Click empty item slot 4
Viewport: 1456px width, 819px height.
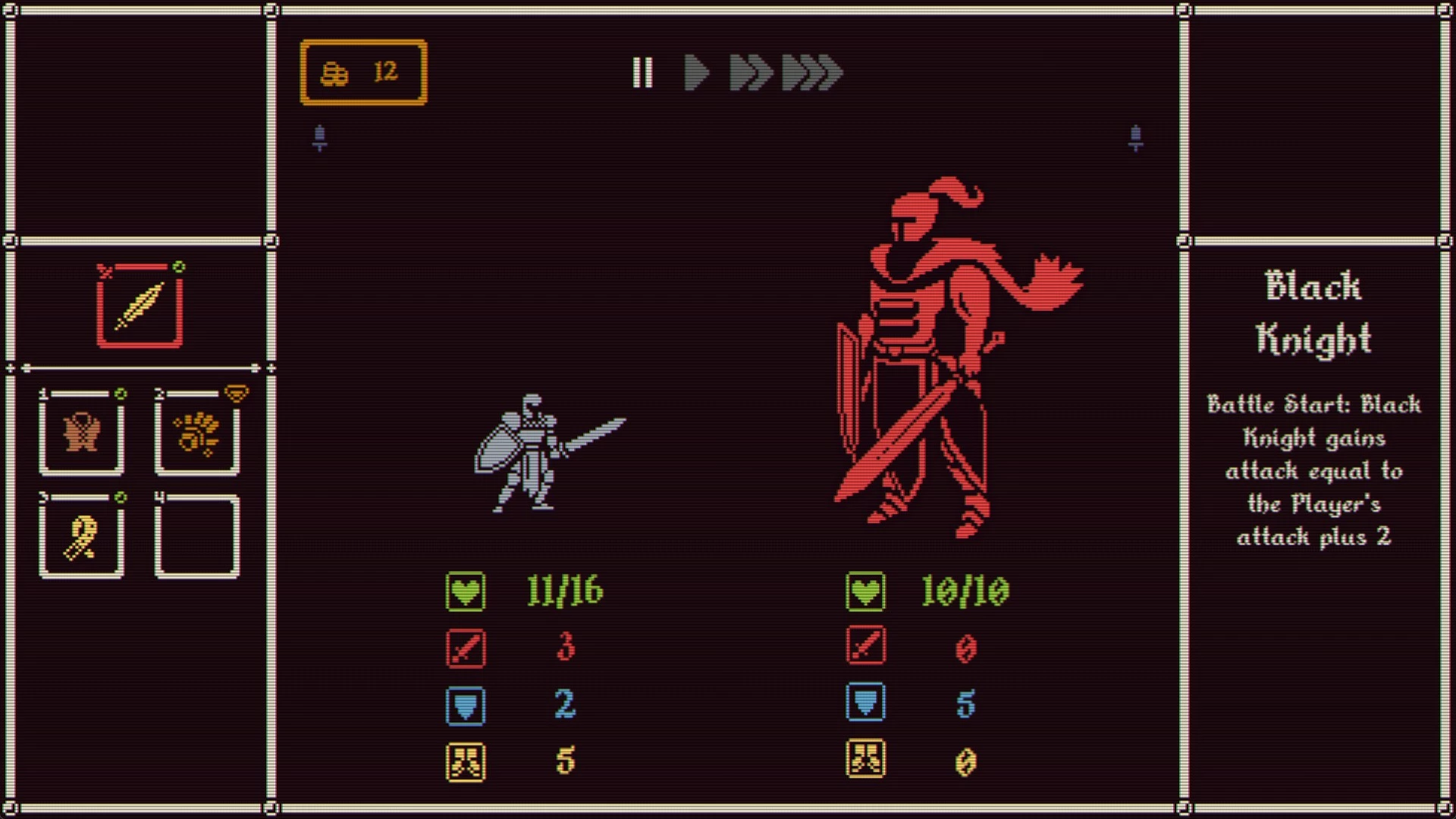point(197,536)
